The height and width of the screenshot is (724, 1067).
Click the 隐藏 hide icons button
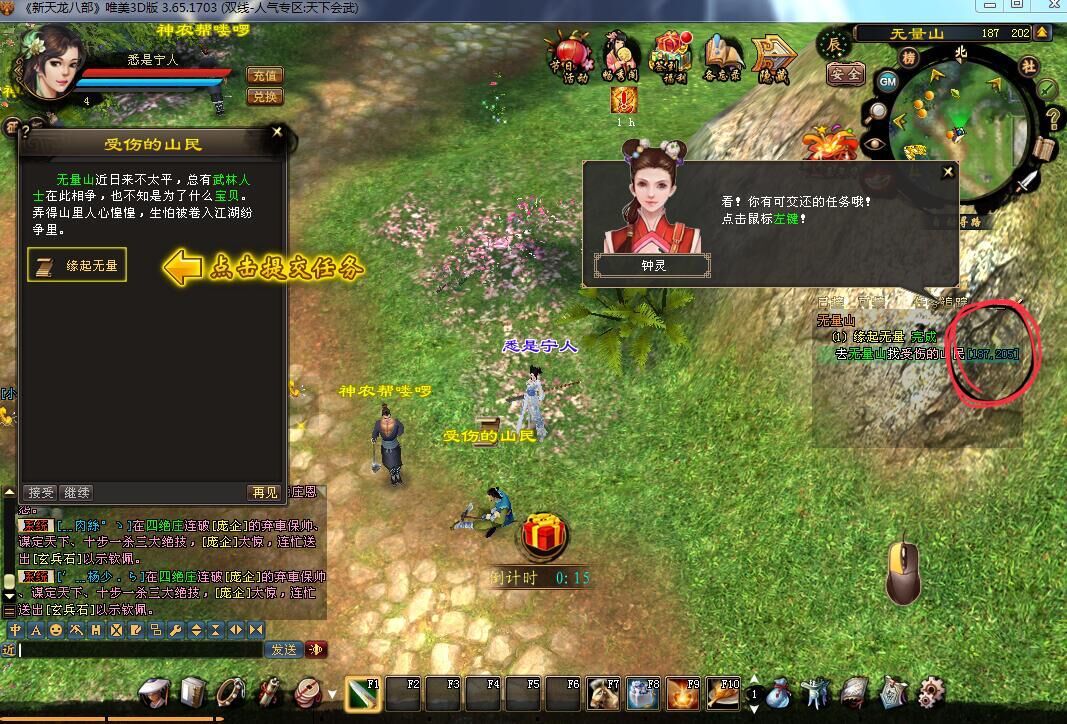pyautogui.click(x=773, y=58)
